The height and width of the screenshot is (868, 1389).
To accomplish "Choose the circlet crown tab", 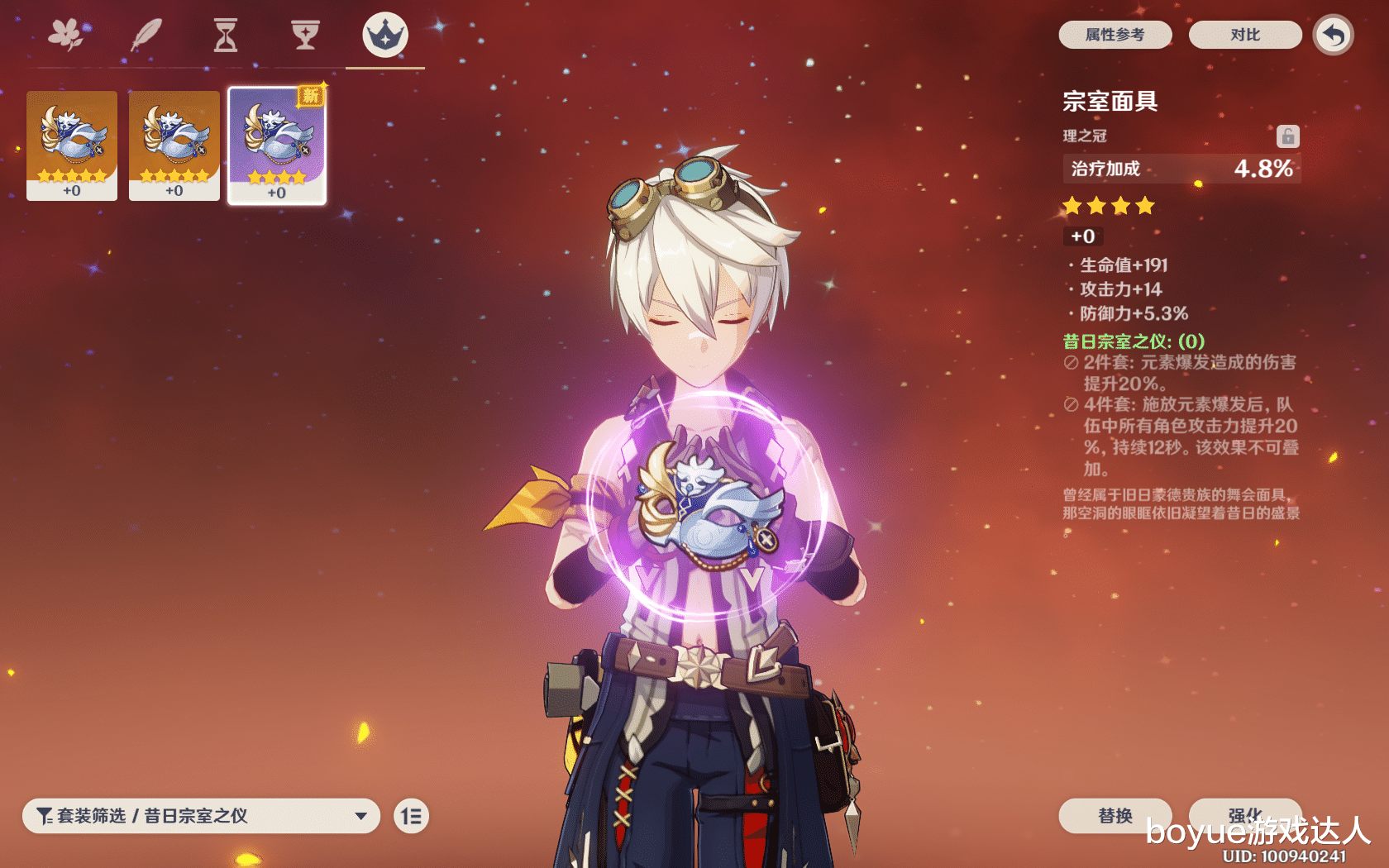I will (x=385, y=36).
